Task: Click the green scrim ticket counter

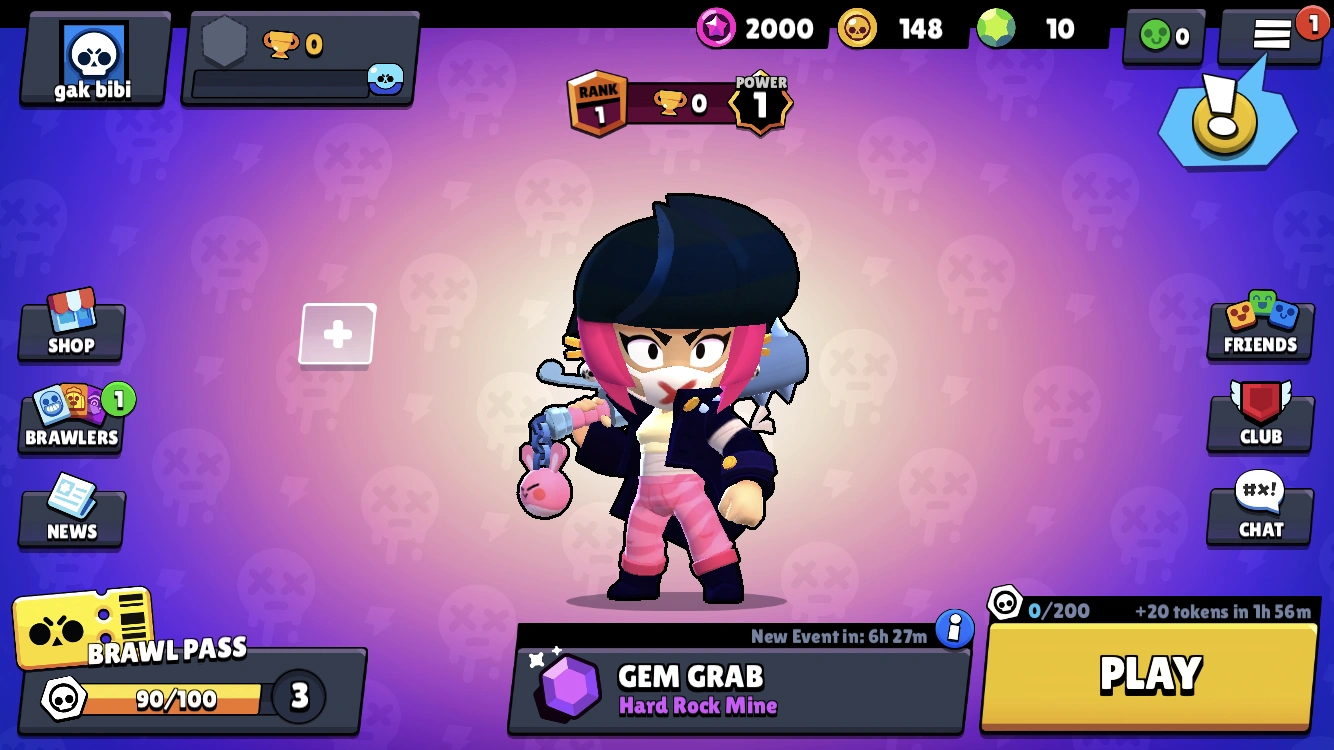Action: [1162, 33]
